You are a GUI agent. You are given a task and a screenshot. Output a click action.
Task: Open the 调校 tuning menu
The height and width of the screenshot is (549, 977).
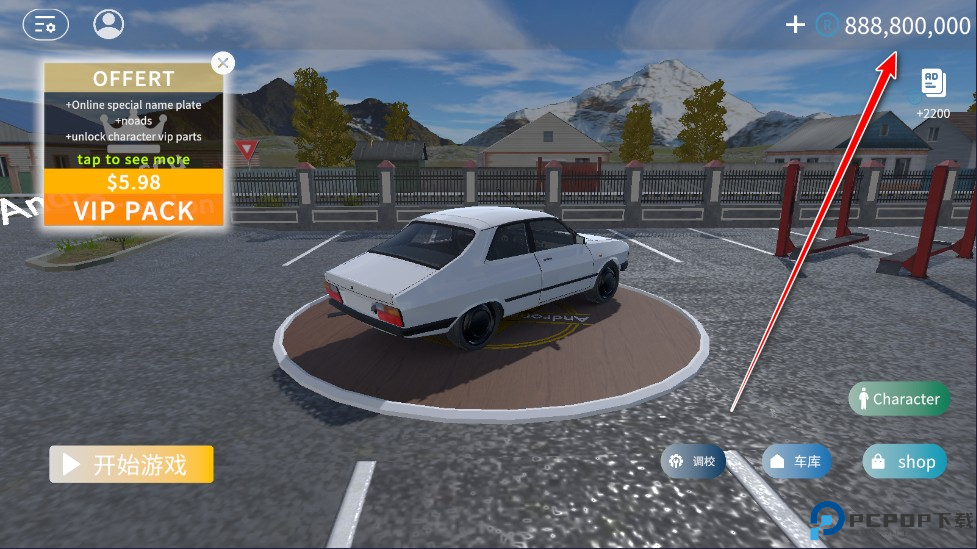pyautogui.click(x=693, y=461)
